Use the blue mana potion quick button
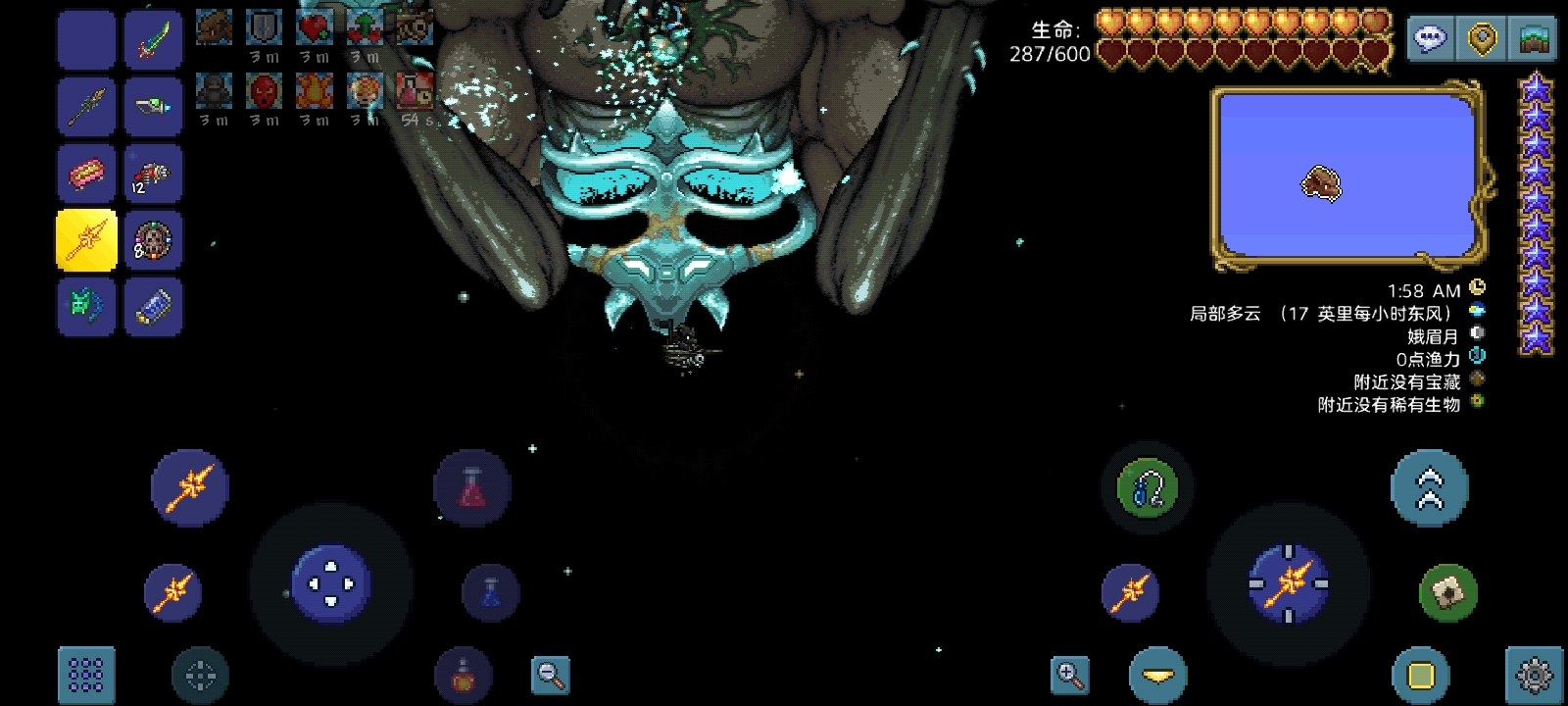The width and height of the screenshot is (1568, 706). (490, 592)
